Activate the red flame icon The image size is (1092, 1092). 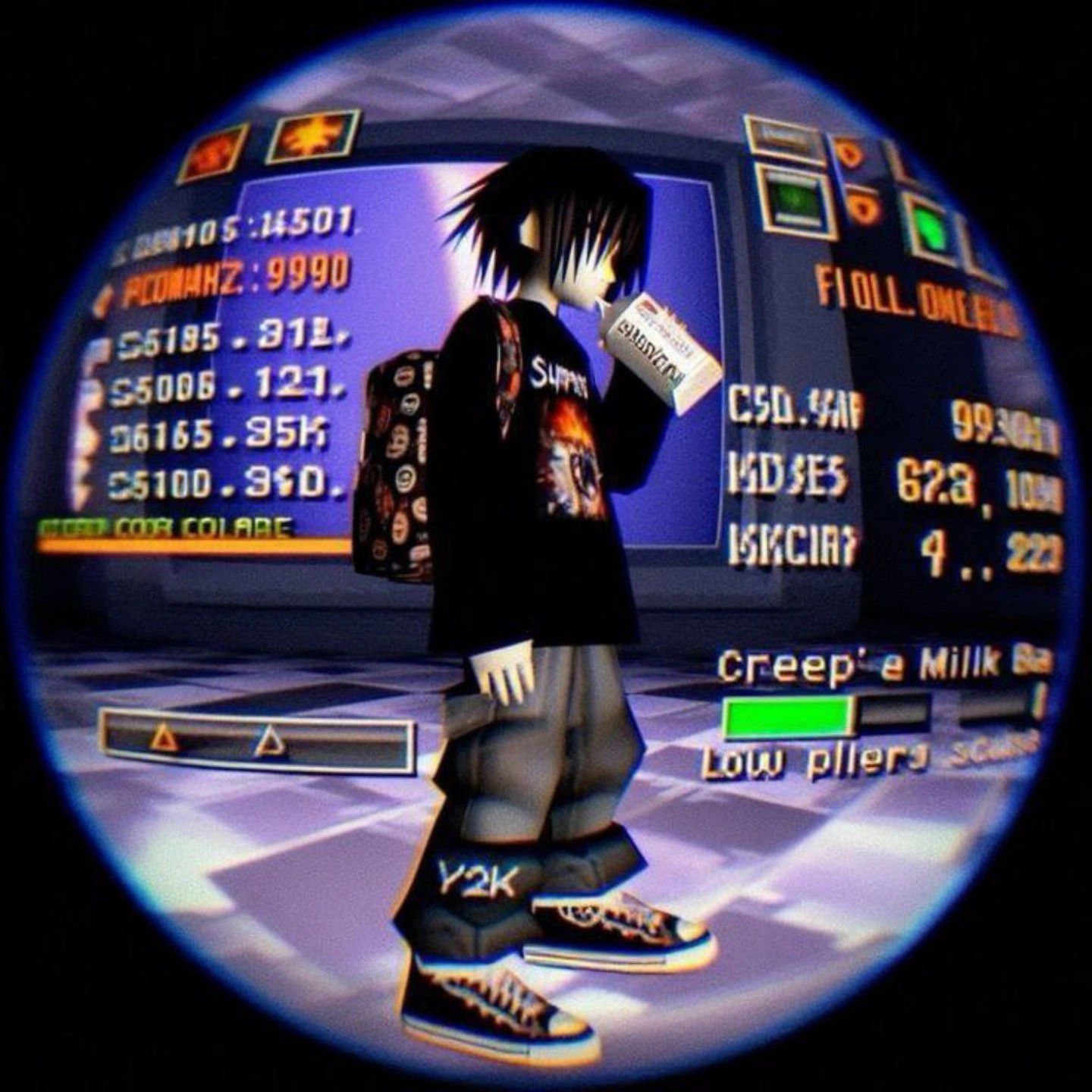213,153
